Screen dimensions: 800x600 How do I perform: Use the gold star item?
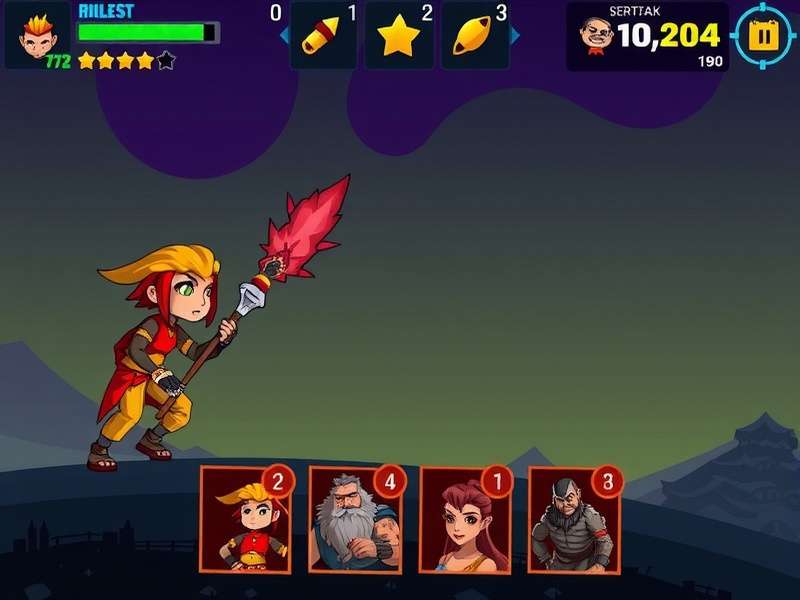pyautogui.click(x=398, y=36)
